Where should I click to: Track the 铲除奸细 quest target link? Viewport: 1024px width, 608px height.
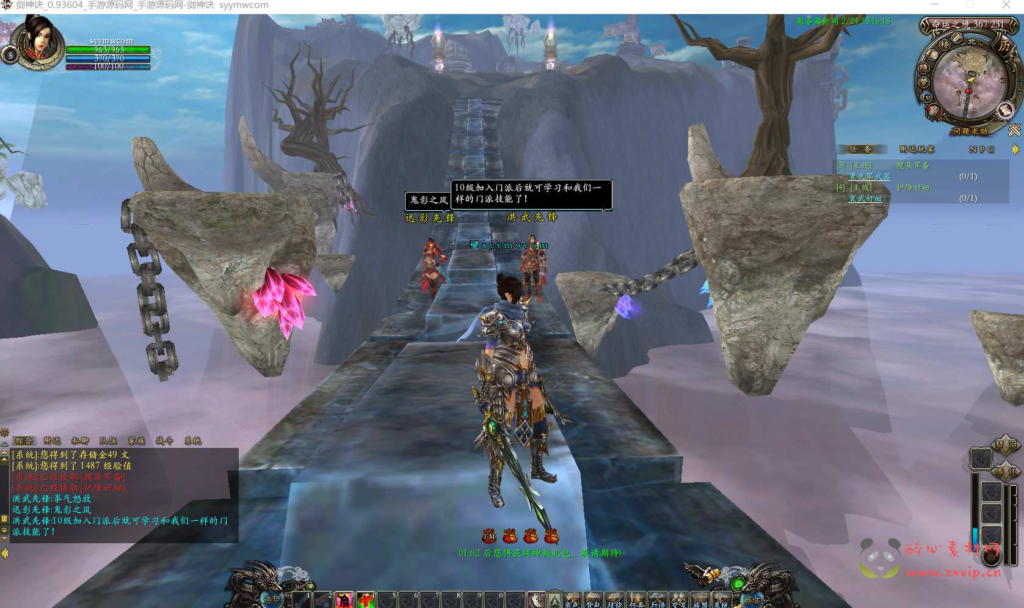(914, 187)
